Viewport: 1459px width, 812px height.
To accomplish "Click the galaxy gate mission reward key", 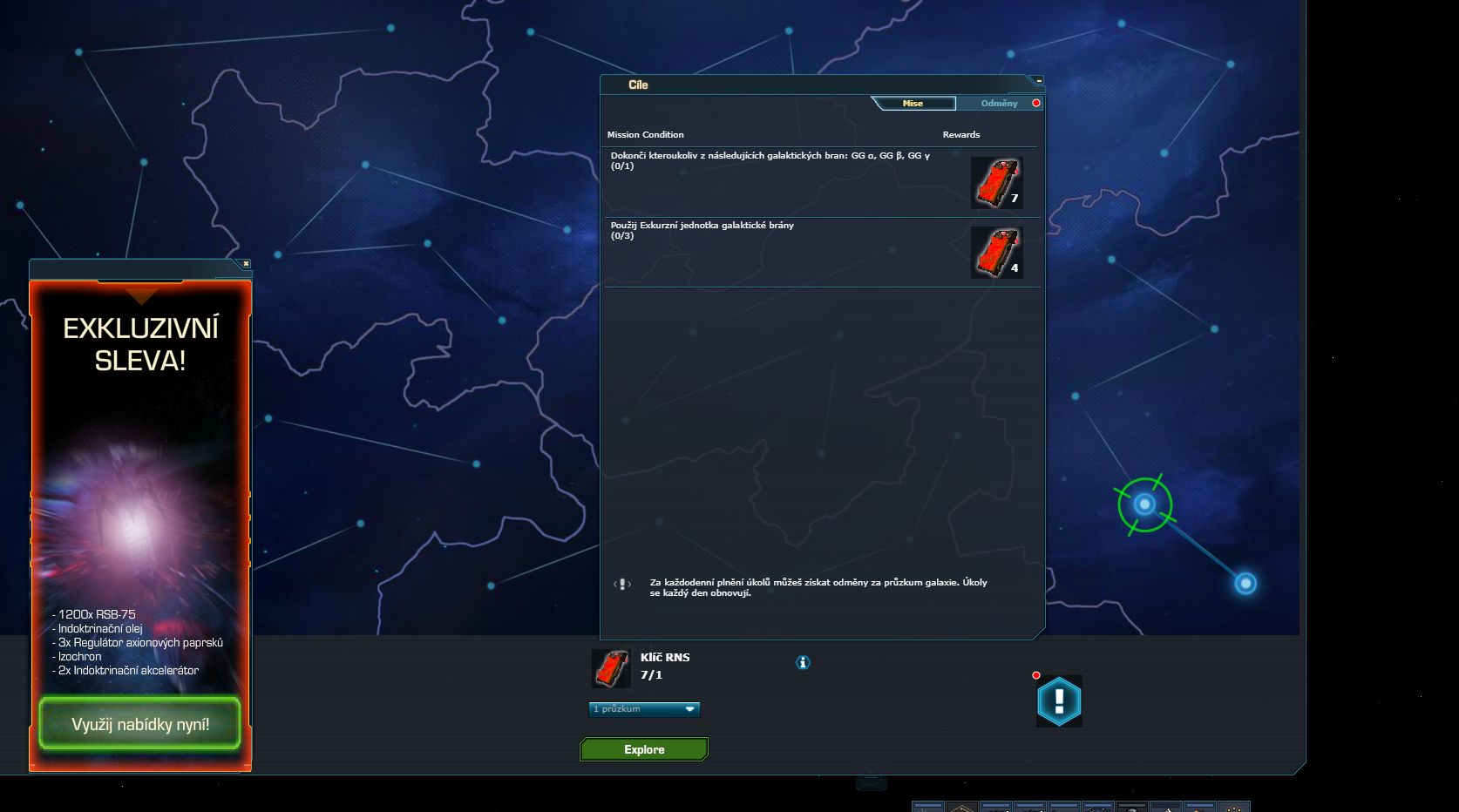I will (x=996, y=183).
